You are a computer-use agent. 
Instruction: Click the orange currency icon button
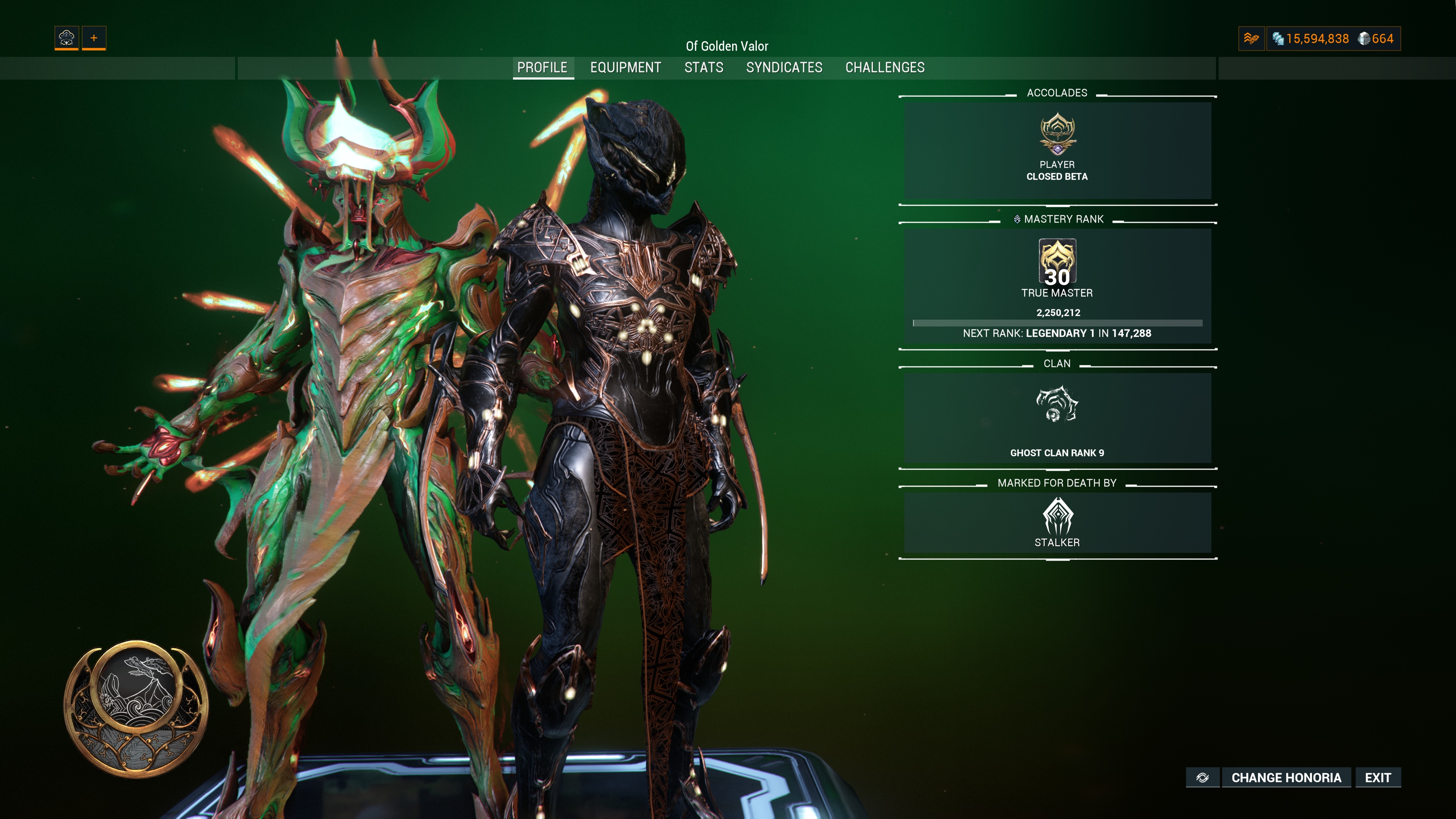coord(1251,38)
